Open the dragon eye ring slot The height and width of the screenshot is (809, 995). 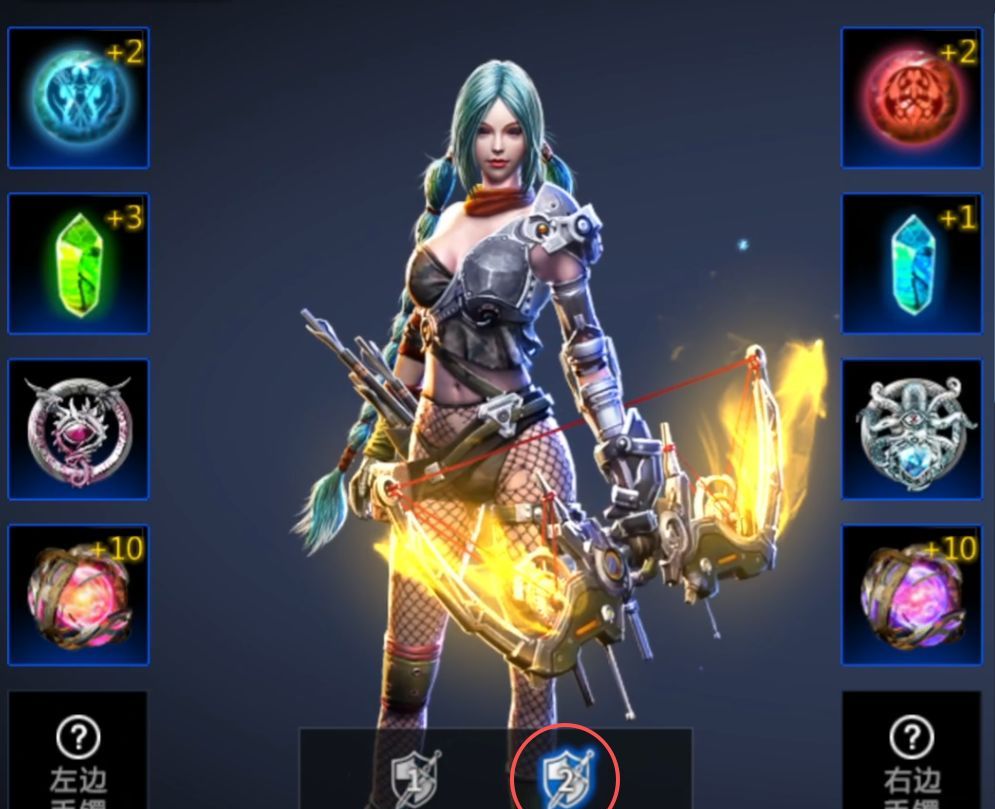pos(78,430)
